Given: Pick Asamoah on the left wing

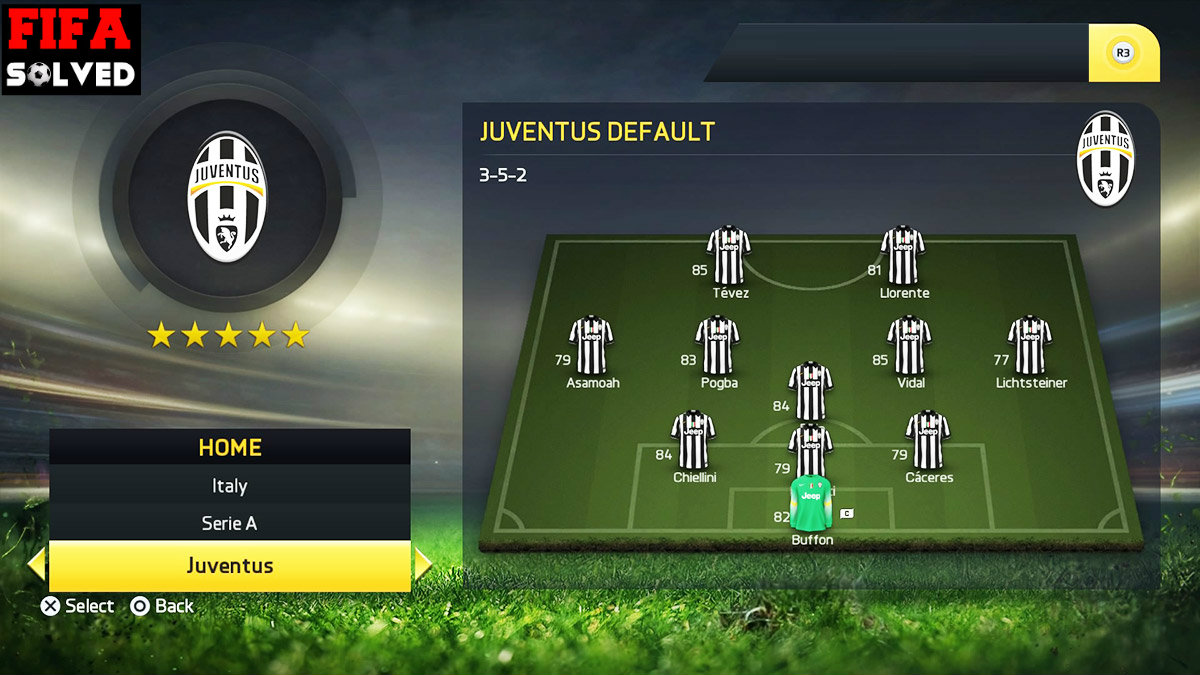Looking at the screenshot, I should click(x=591, y=345).
